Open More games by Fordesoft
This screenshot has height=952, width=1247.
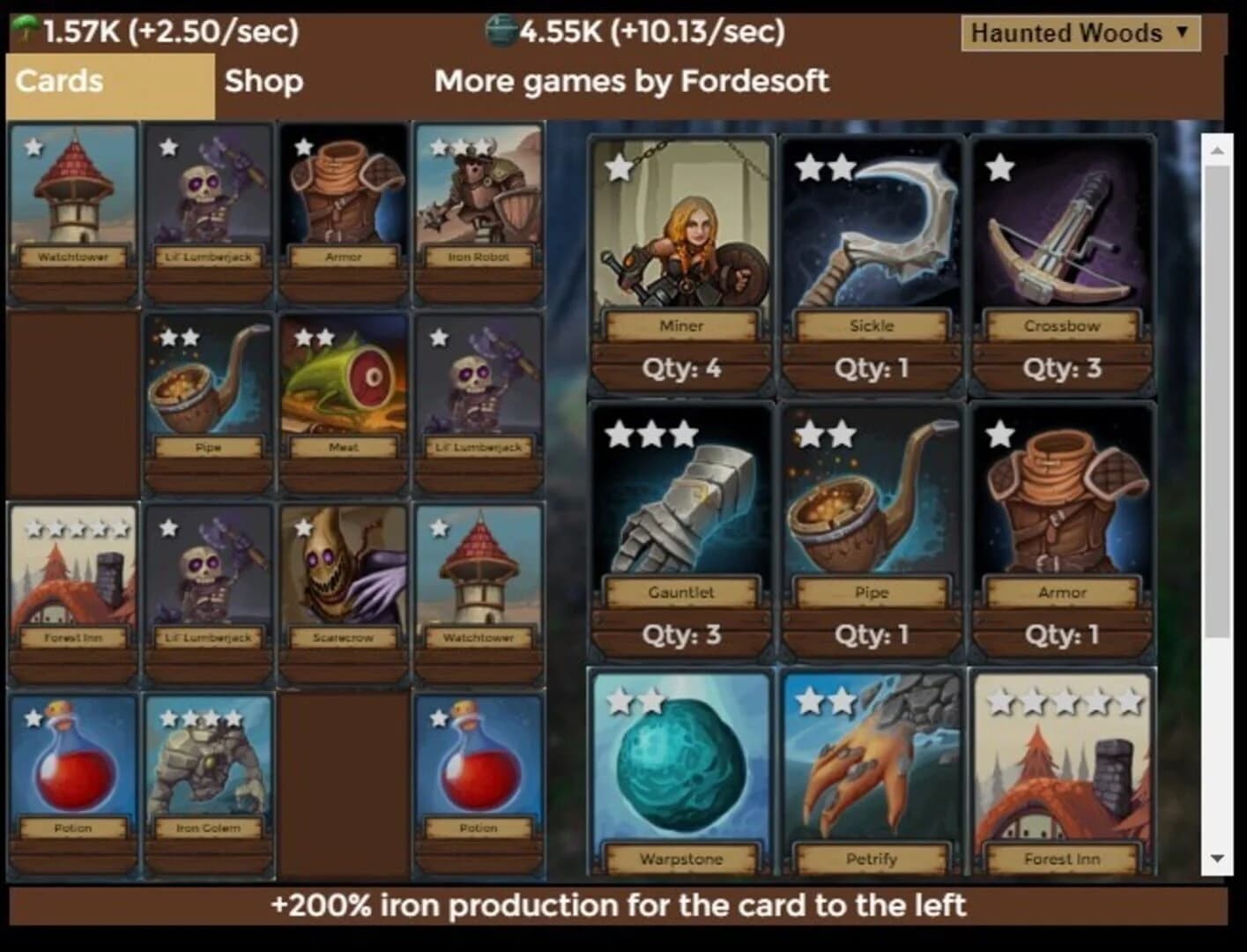pos(631,81)
